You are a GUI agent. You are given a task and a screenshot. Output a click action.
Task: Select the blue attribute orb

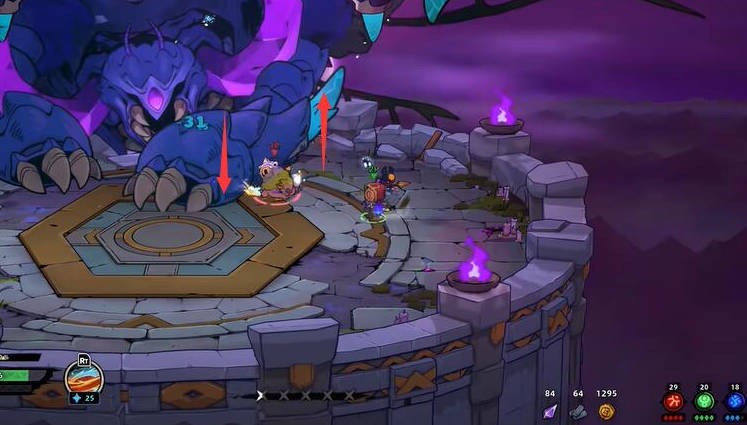click(735, 401)
